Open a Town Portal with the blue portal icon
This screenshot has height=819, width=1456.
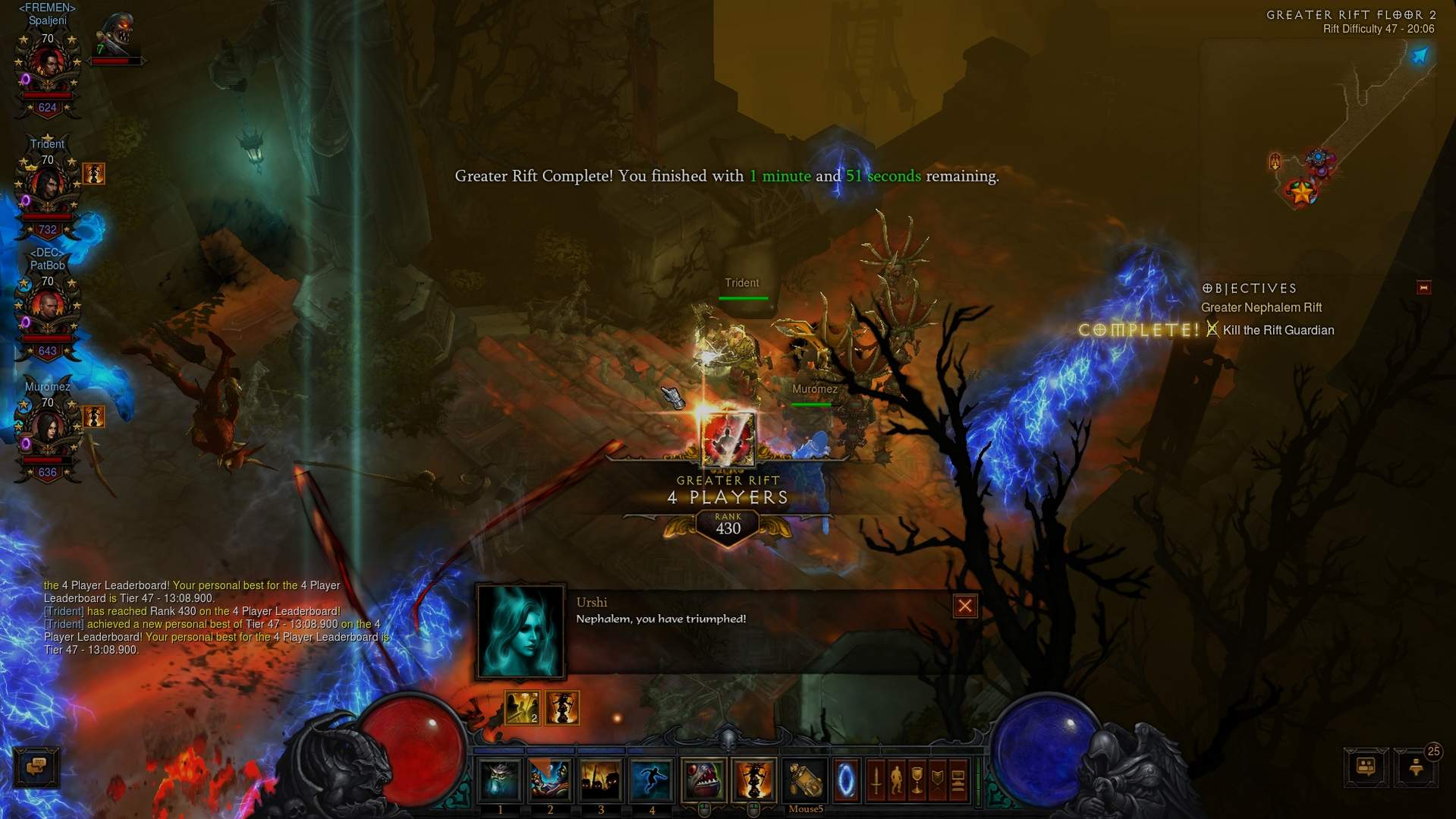[846, 780]
